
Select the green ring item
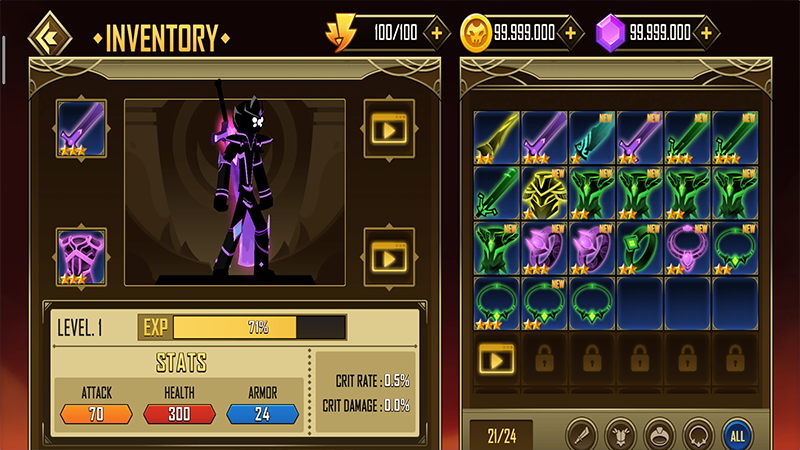click(x=640, y=248)
